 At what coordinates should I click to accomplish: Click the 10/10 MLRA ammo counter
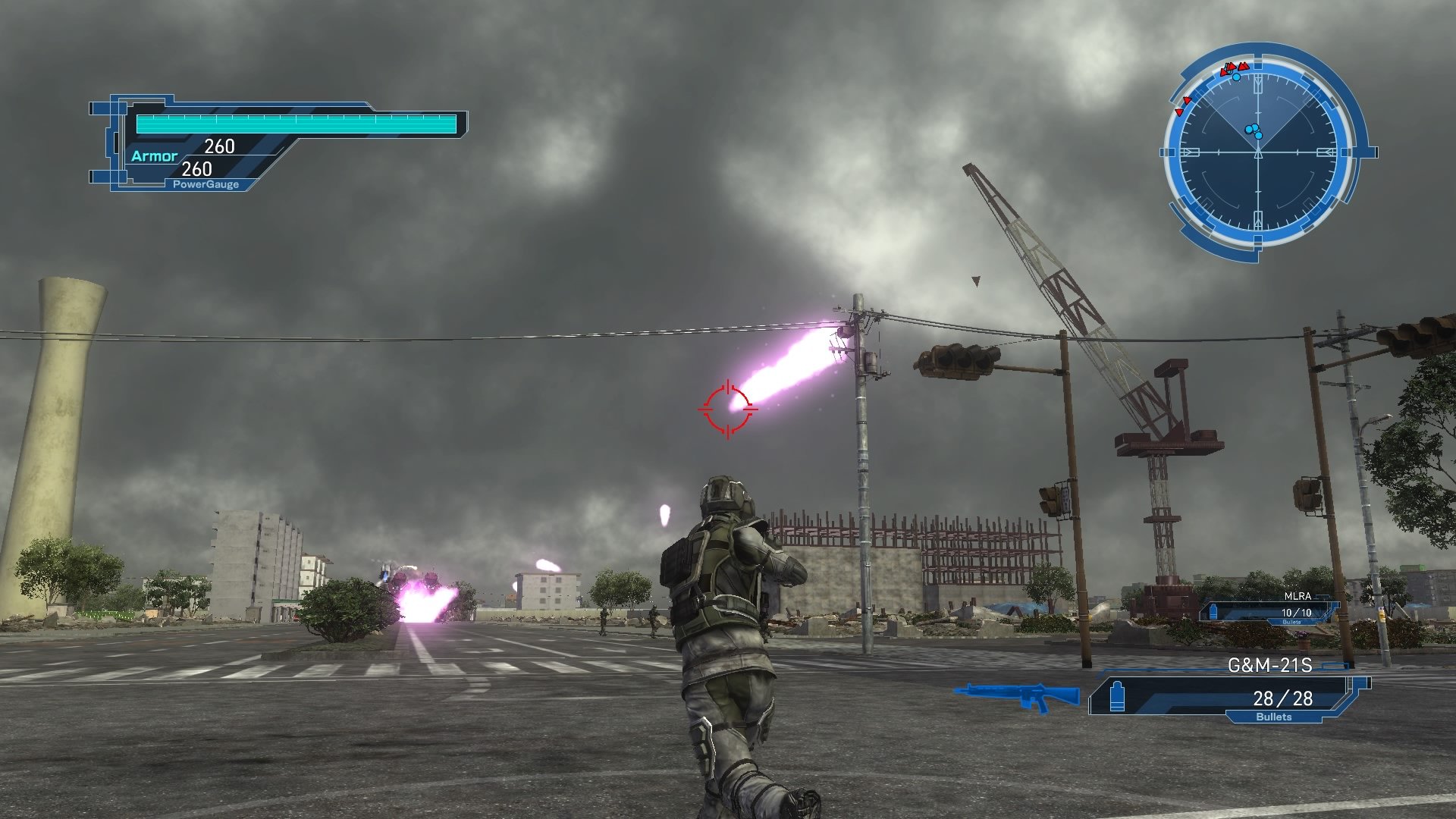[1297, 612]
